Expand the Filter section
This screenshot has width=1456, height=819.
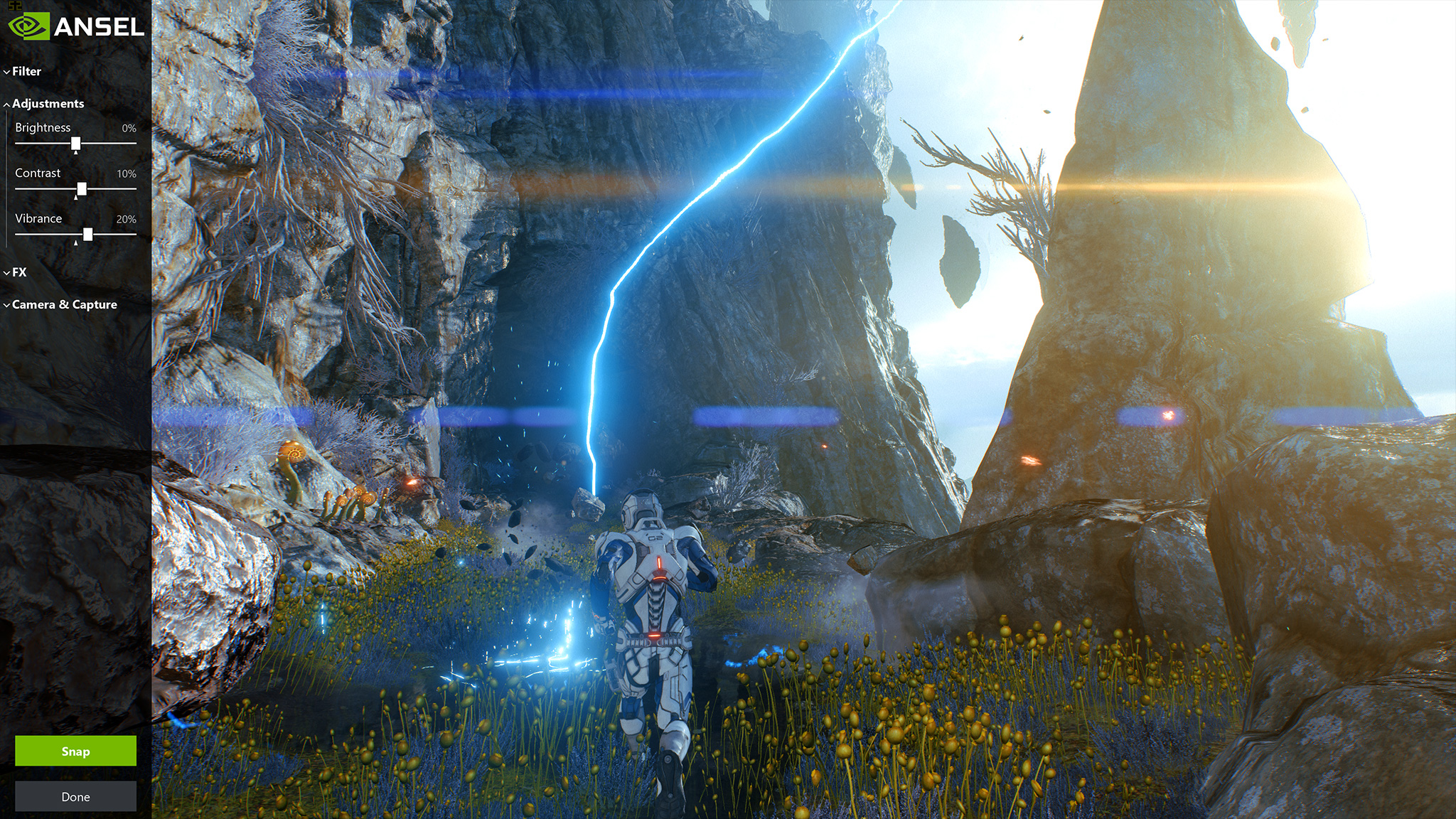pos(26,71)
